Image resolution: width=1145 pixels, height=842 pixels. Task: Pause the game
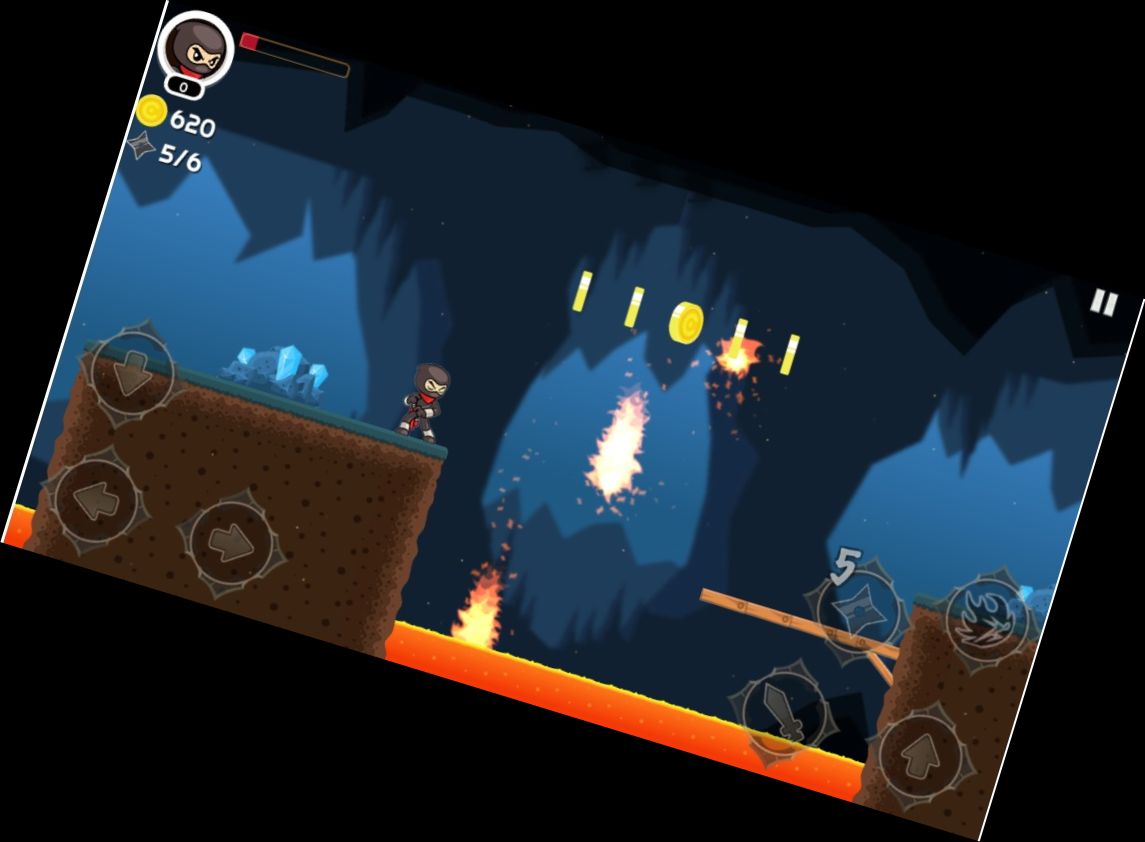pyautogui.click(x=1103, y=302)
